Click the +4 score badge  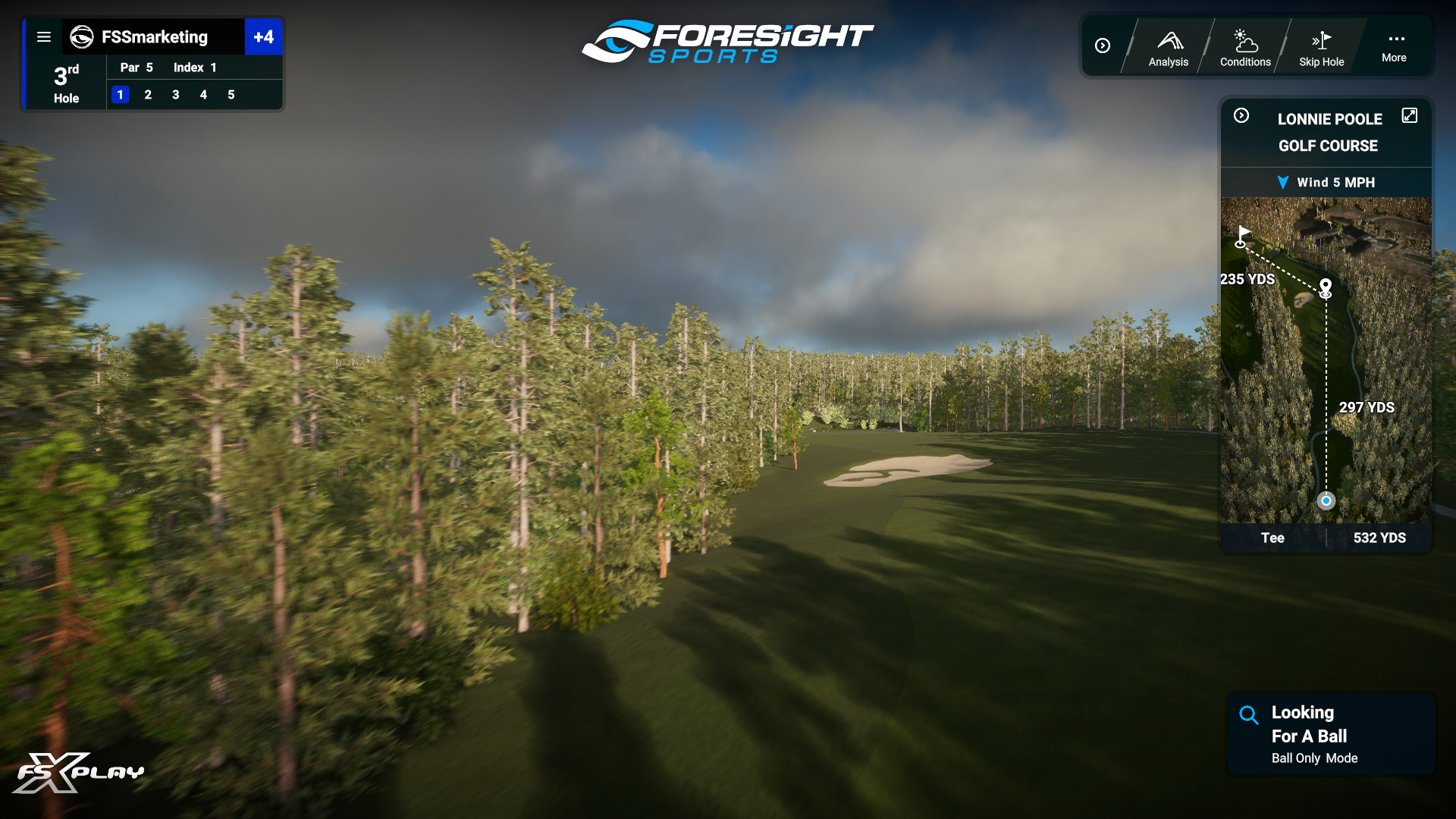pyautogui.click(x=264, y=36)
